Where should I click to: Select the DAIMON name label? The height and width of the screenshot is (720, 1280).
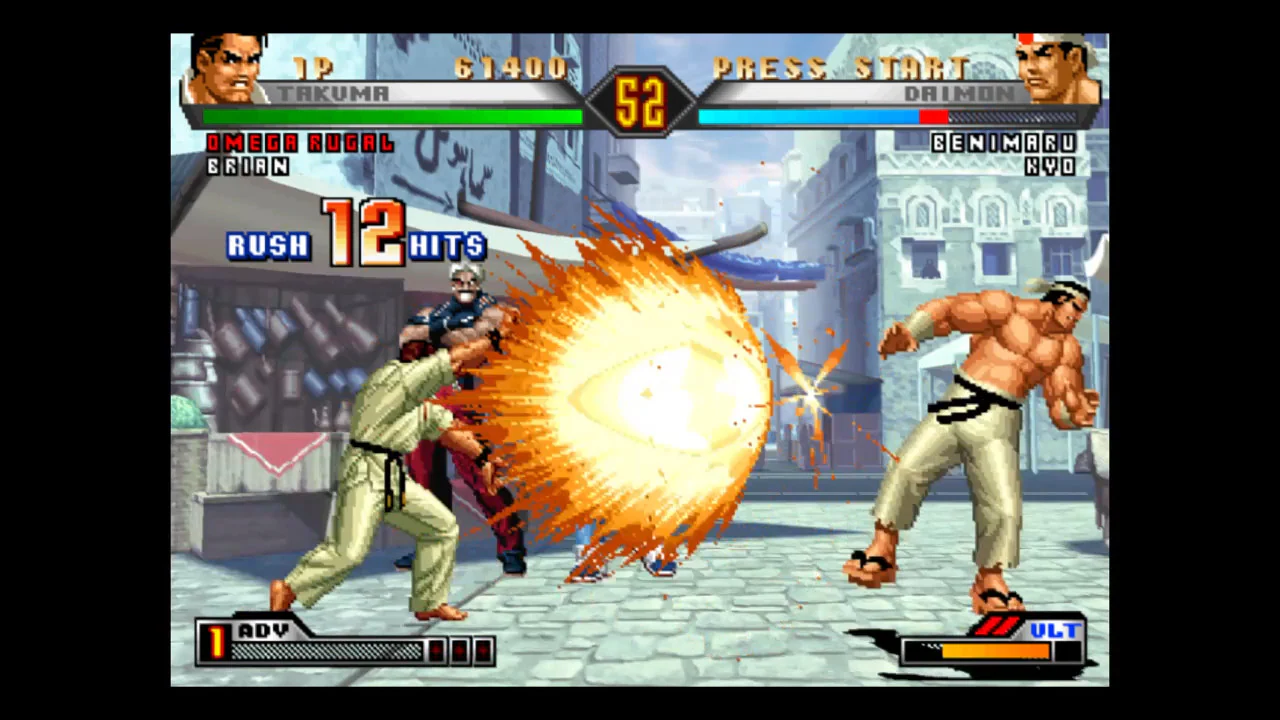coord(962,93)
